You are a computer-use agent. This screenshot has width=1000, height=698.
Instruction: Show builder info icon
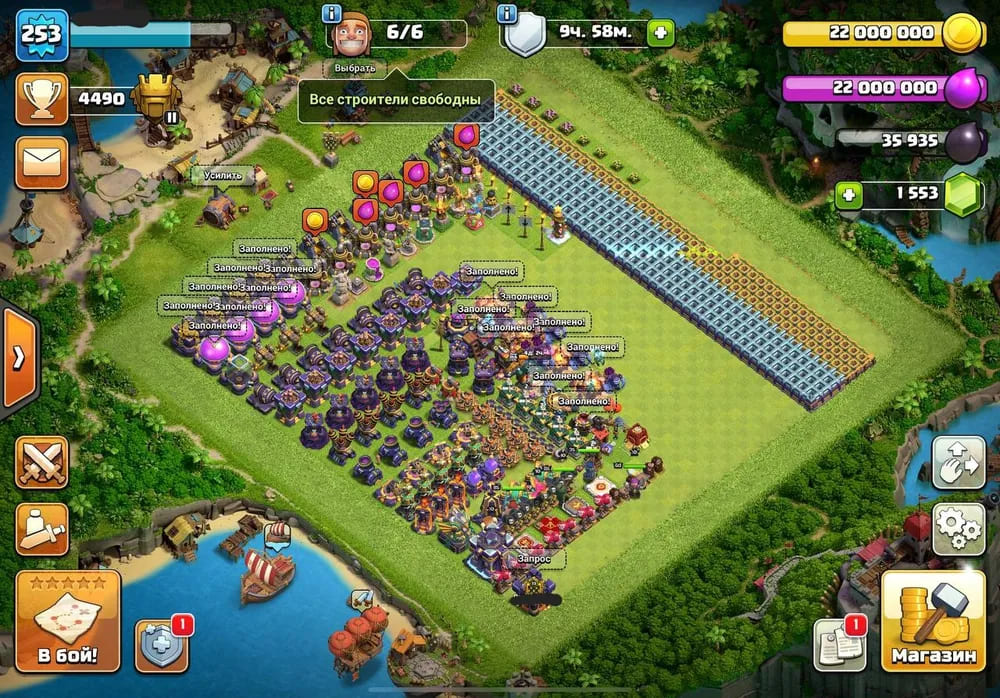332,14
